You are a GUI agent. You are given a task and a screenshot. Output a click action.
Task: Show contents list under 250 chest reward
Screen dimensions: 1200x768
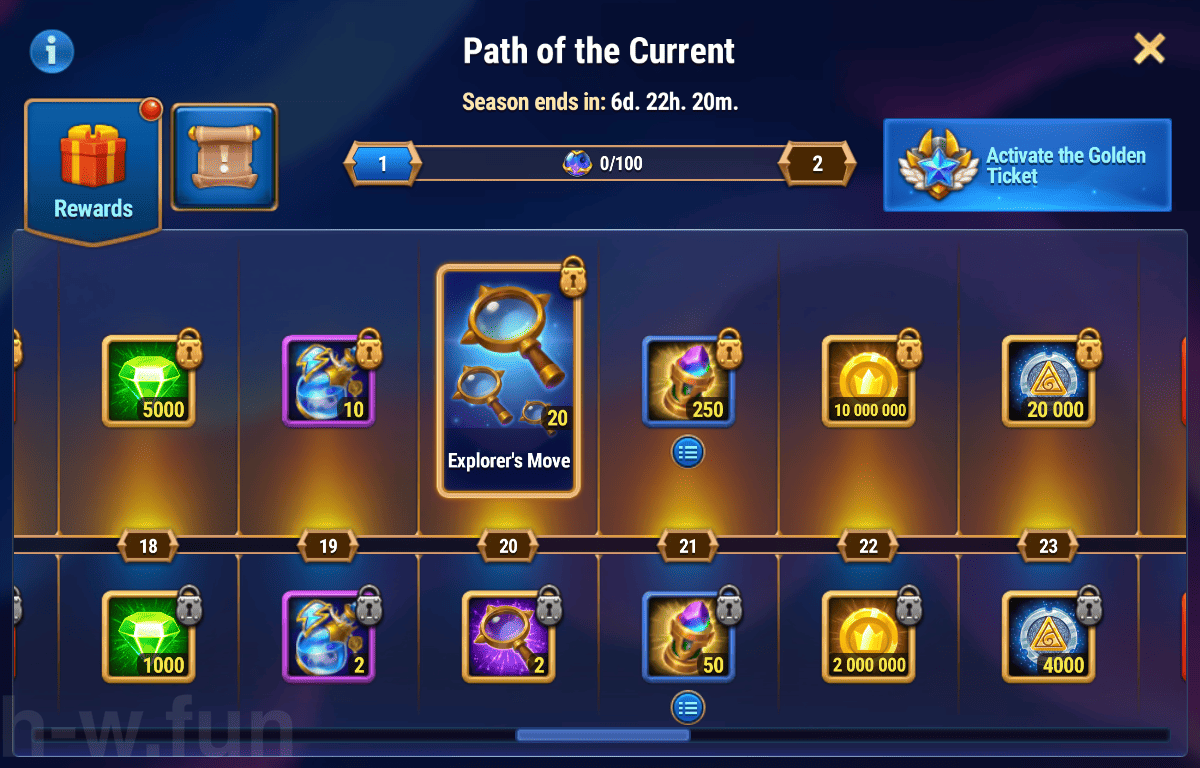tap(688, 452)
